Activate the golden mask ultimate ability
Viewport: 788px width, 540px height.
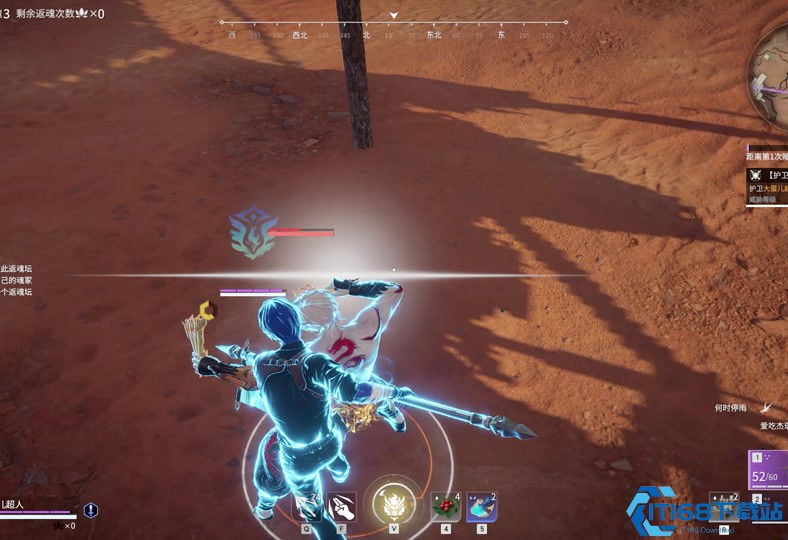(393, 502)
